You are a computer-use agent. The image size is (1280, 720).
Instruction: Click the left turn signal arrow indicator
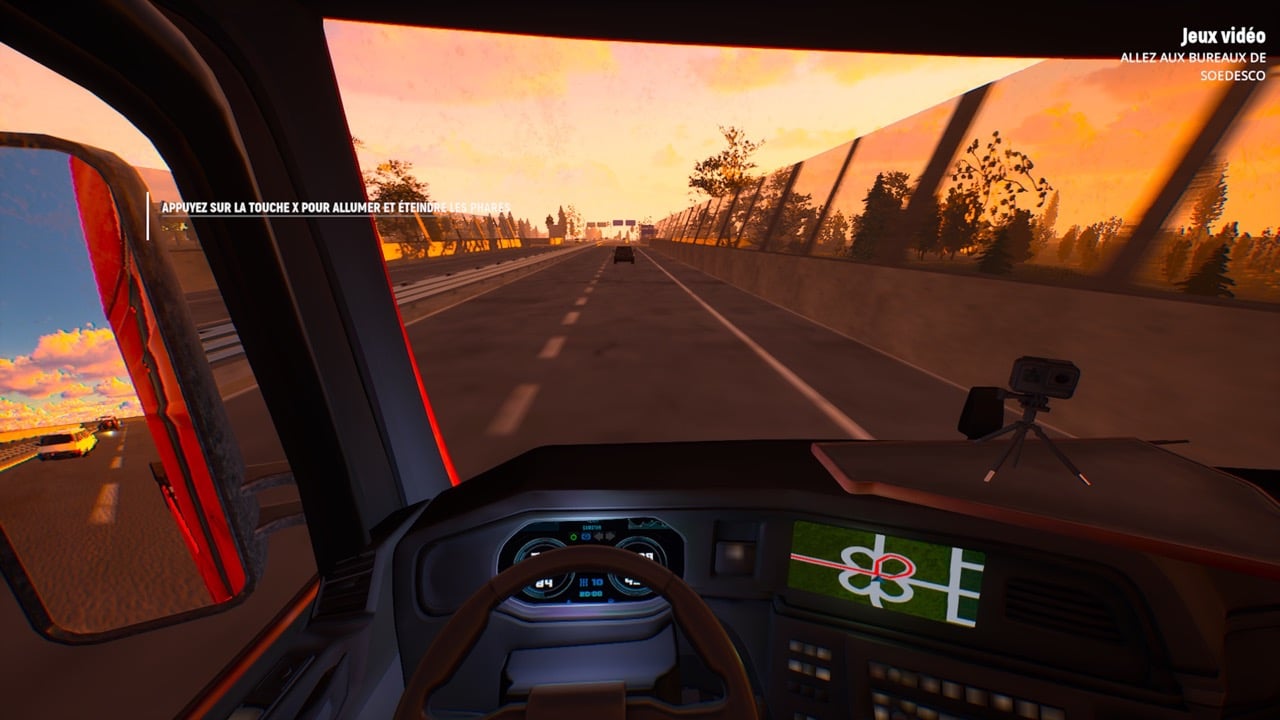coord(599,536)
